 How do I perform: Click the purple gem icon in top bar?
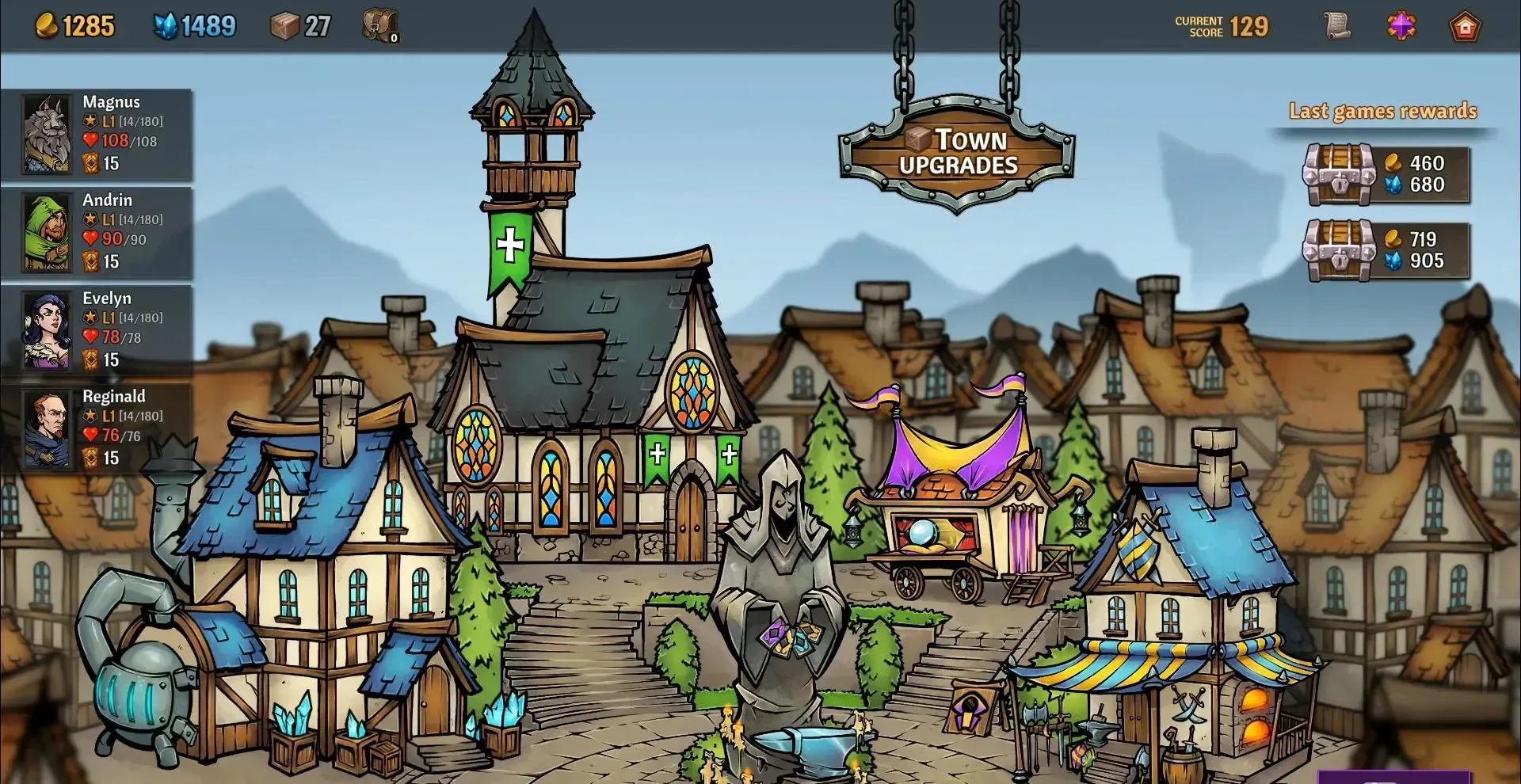coord(1401,26)
